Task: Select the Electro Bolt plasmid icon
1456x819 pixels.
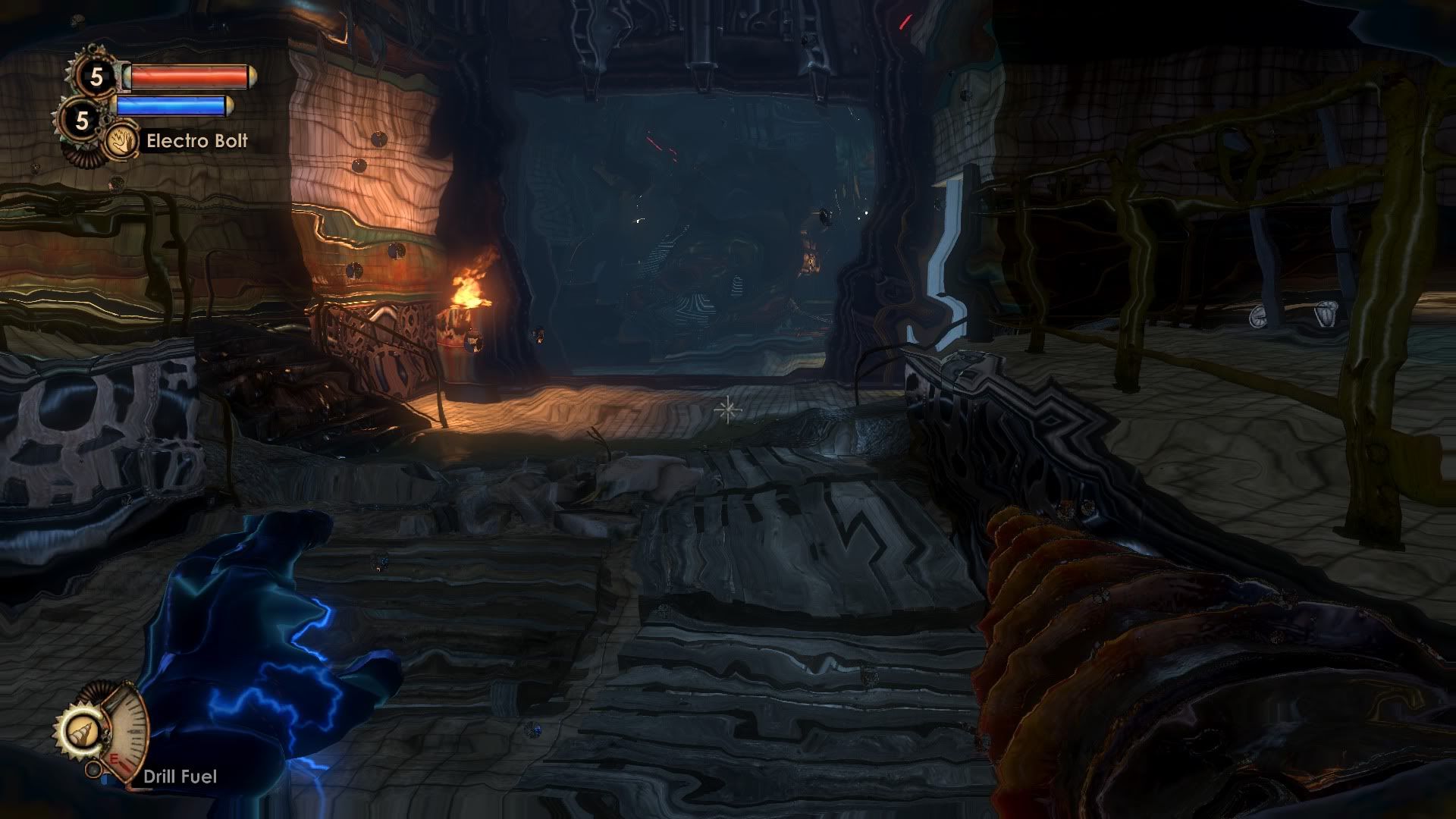Action: pyautogui.click(x=119, y=140)
